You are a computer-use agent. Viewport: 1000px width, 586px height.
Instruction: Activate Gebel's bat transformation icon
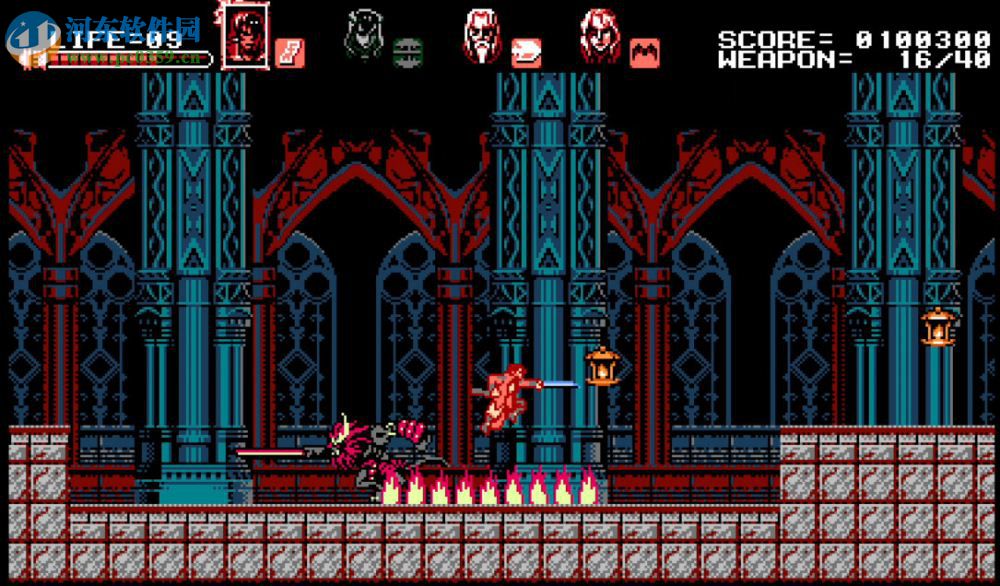point(644,52)
